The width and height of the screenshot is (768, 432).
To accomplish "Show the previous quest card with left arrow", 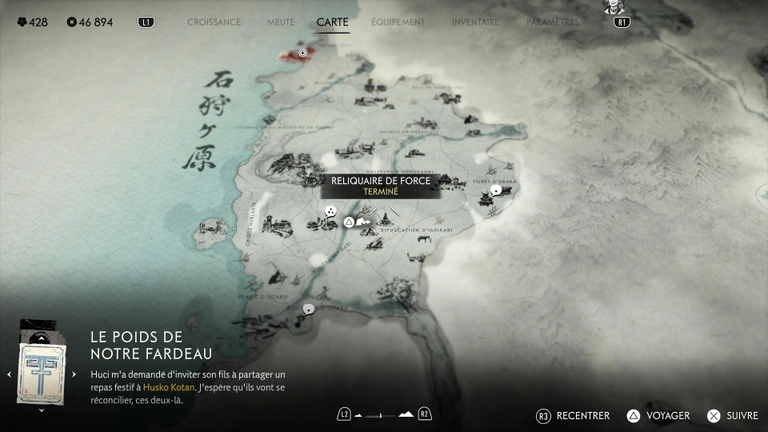I will pyautogui.click(x=9, y=375).
